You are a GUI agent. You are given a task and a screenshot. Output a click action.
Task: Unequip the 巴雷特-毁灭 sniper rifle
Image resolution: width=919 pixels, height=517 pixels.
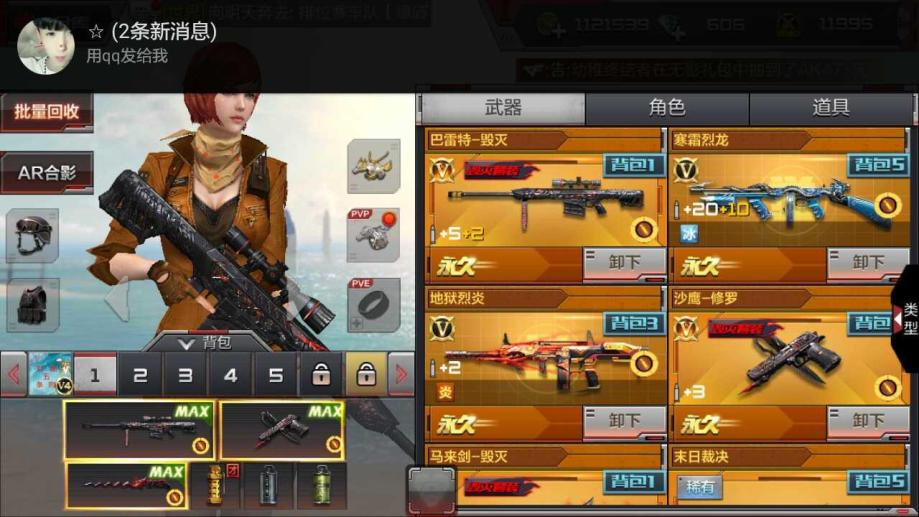coord(624,263)
